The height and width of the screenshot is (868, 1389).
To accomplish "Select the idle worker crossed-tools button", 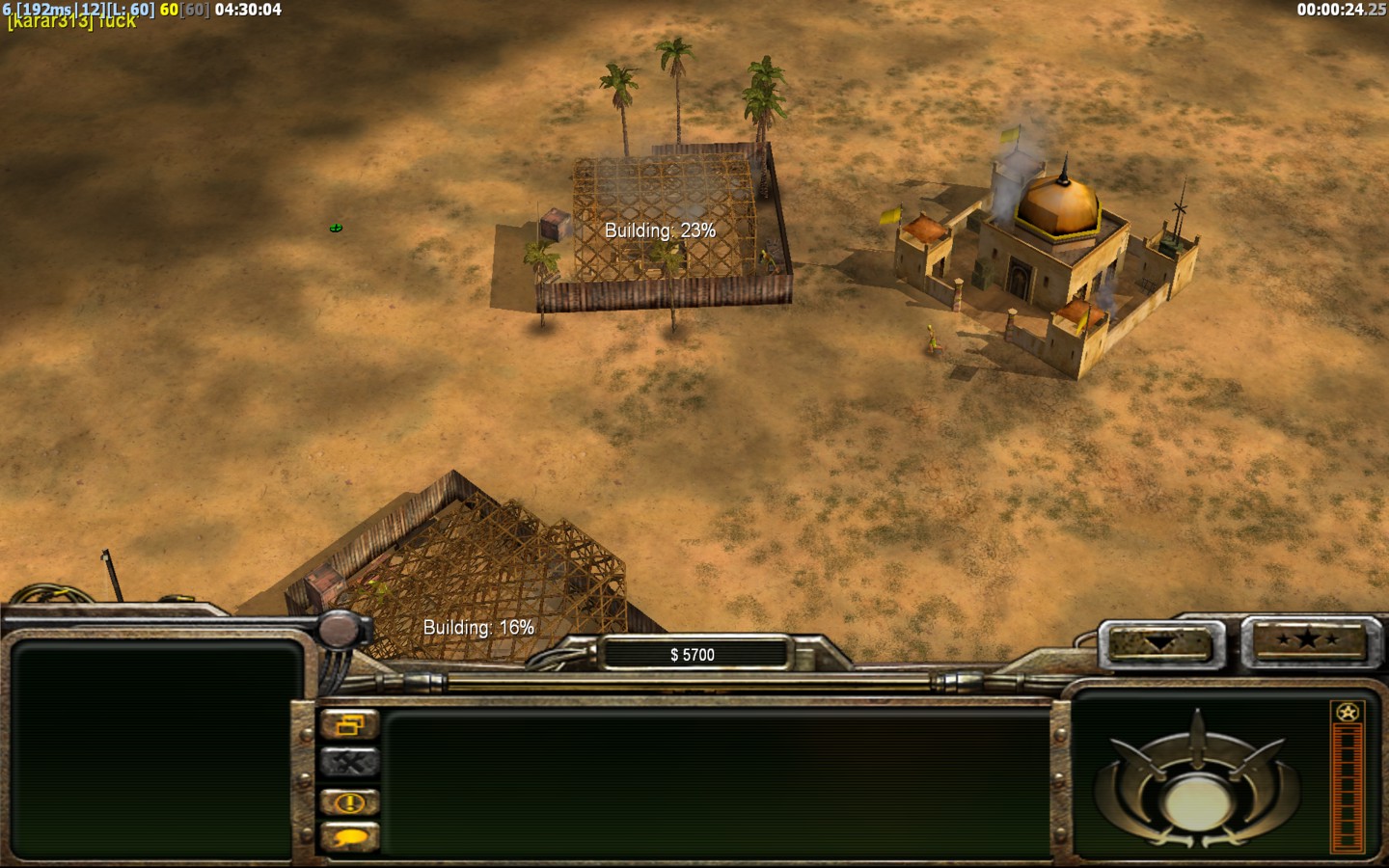I will pos(349,763).
